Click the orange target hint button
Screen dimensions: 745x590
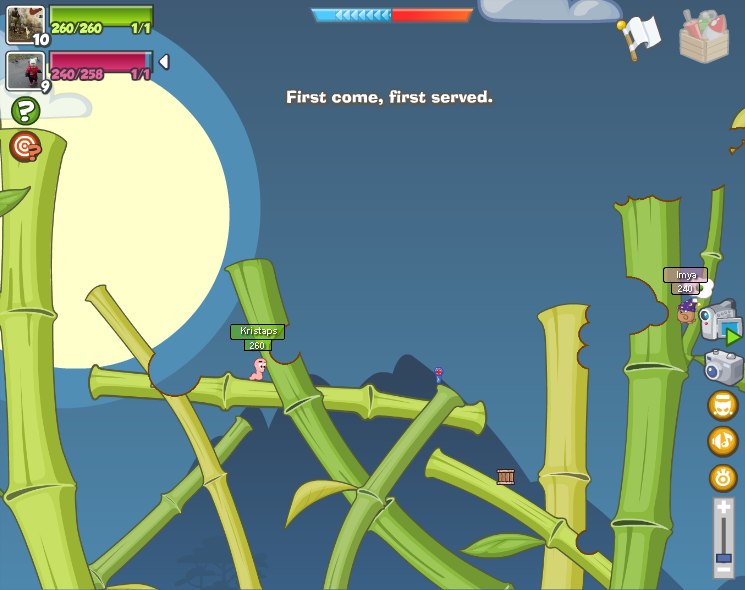[x=25, y=147]
